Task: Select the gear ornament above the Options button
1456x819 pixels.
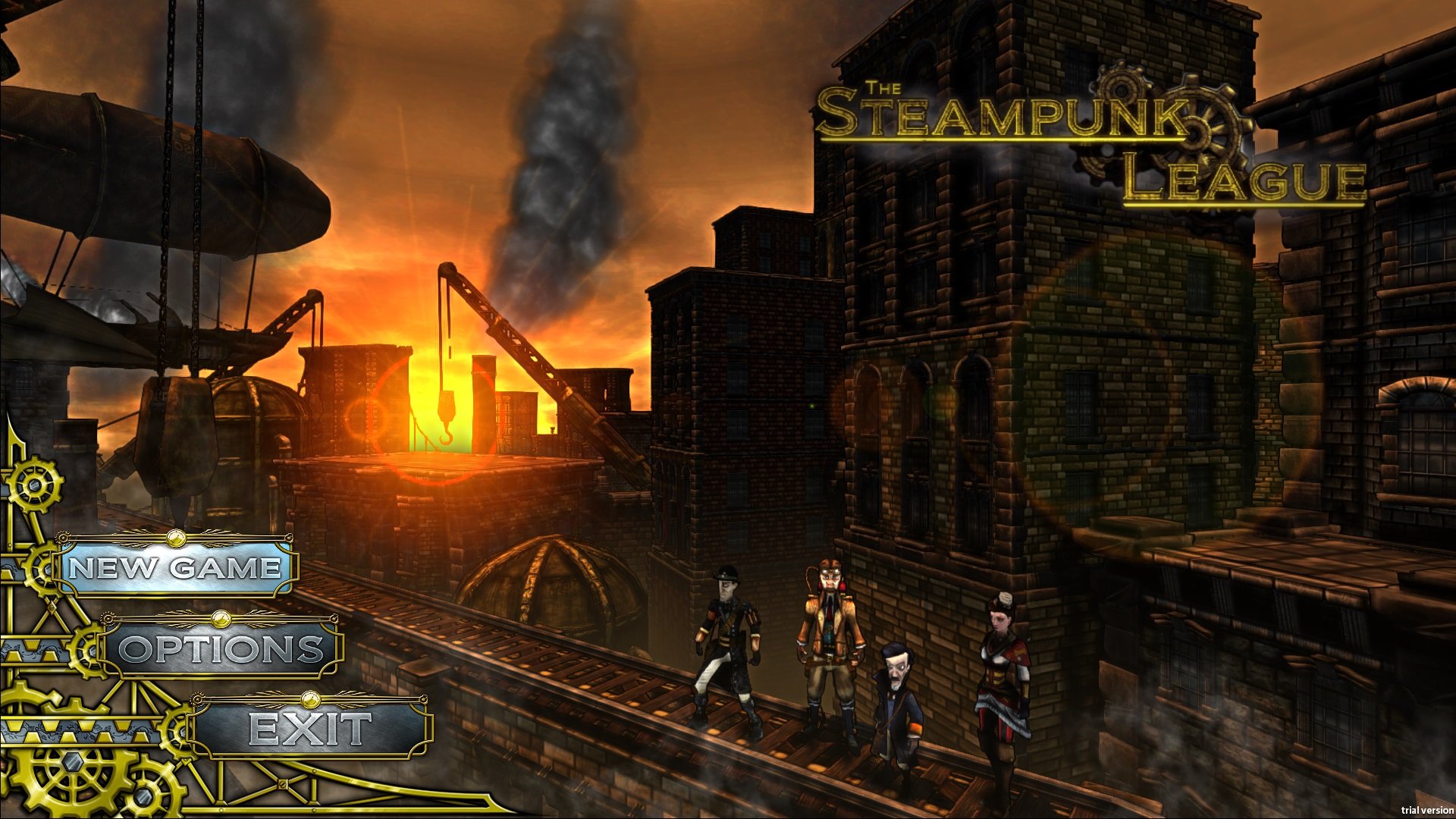Action: click(107, 619)
